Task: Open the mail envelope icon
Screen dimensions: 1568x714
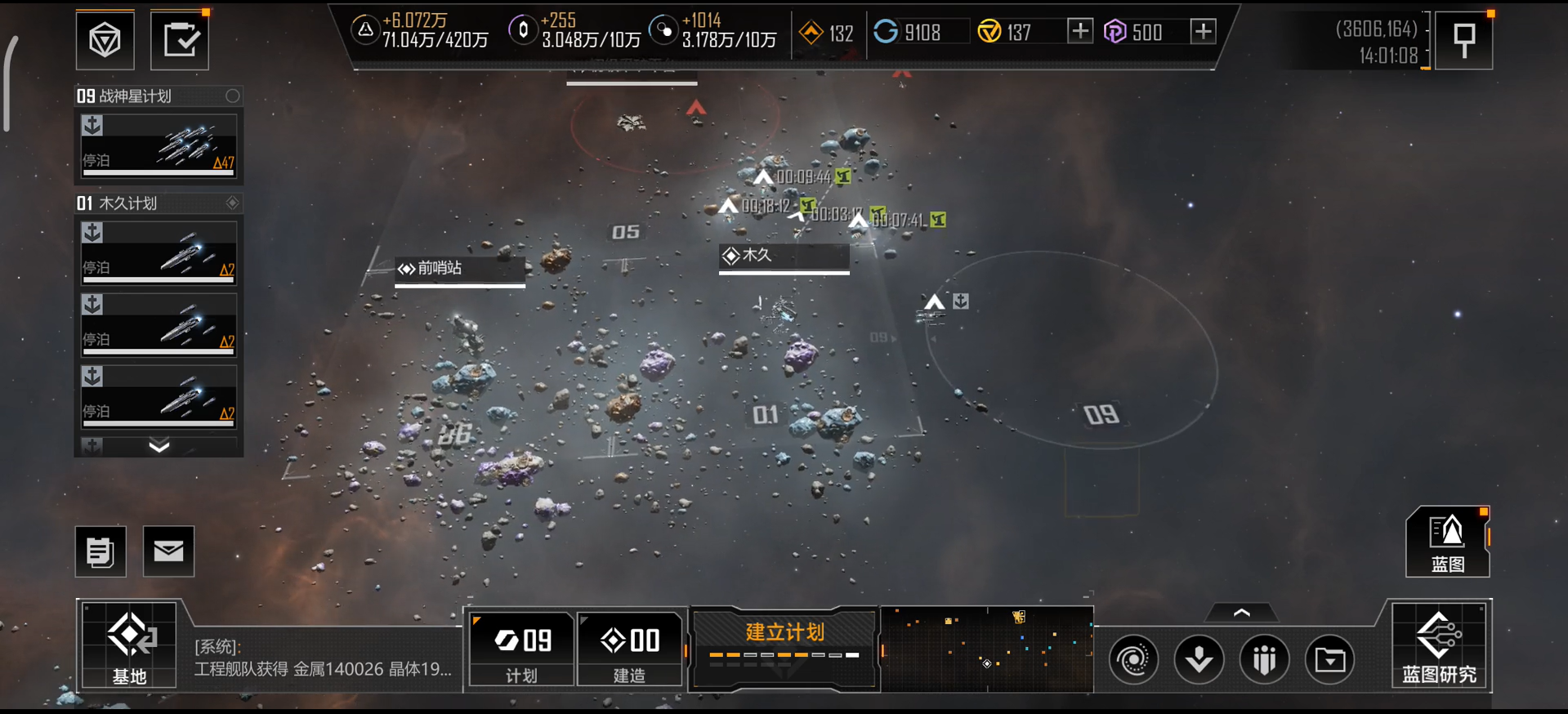Action: (x=168, y=551)
